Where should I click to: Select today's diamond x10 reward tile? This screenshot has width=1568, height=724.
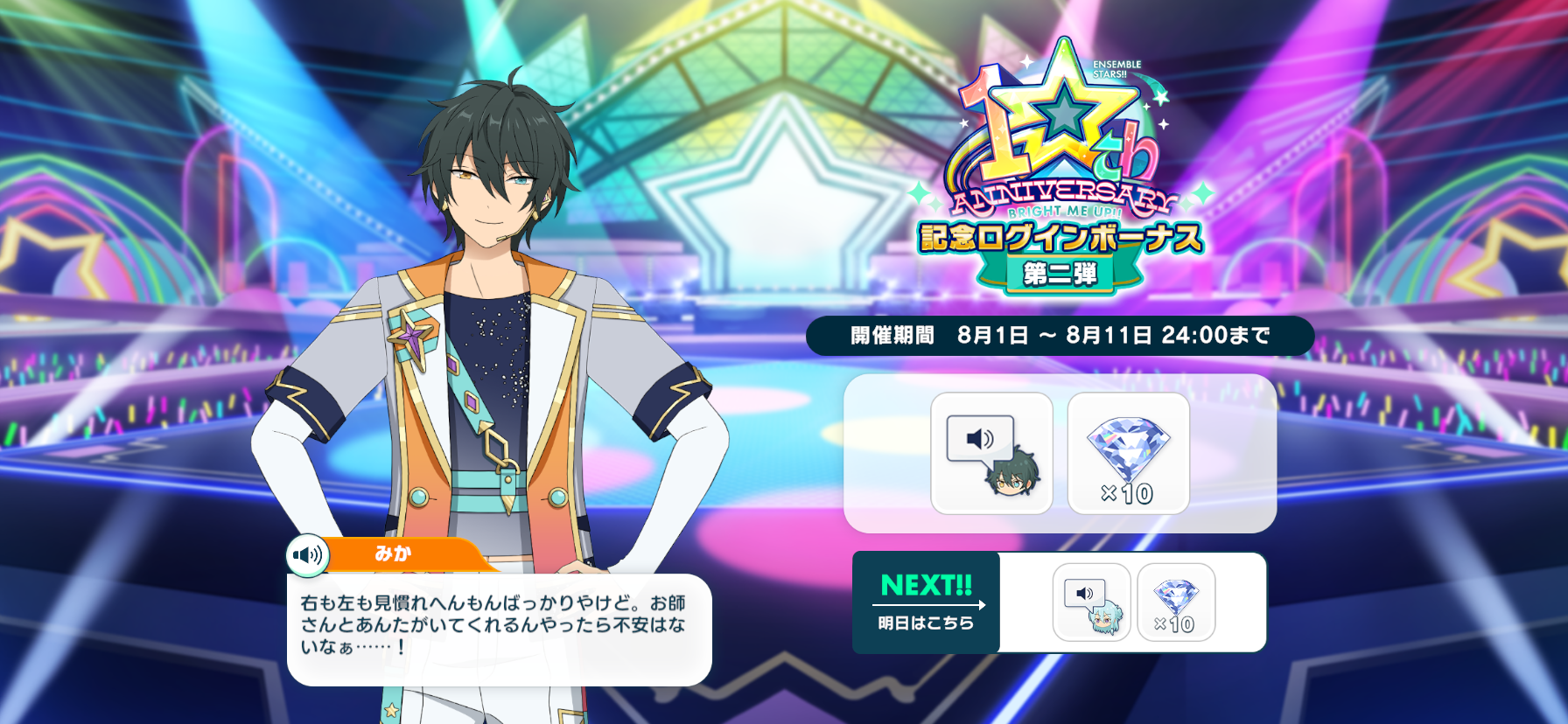(x=1128, y=453)
